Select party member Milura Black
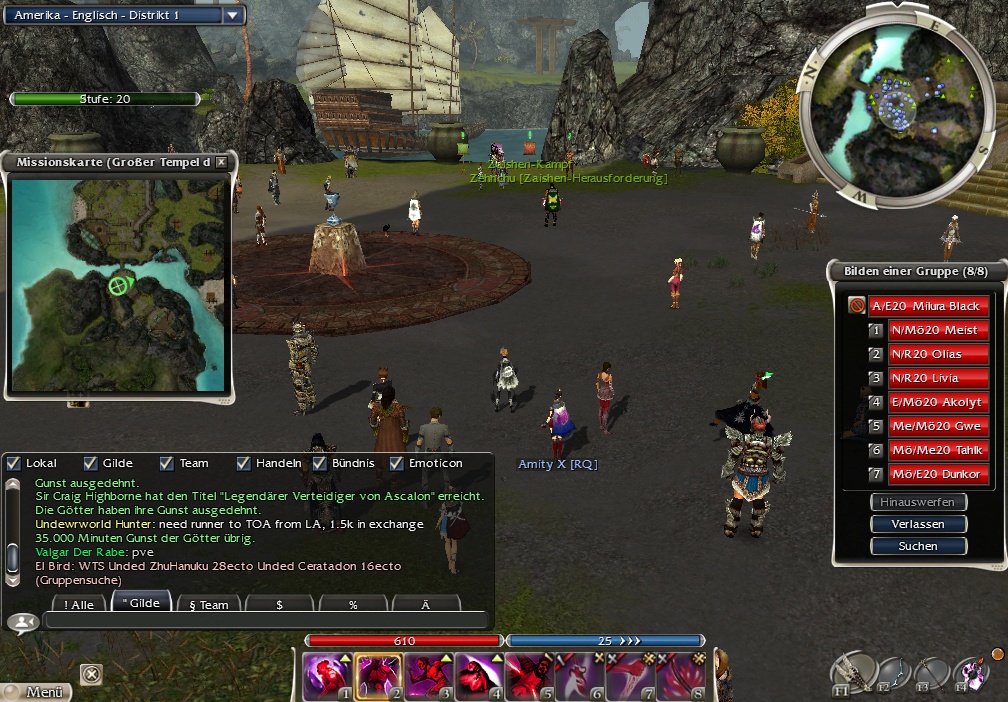The image size is (1008, 702). (926, 306)
